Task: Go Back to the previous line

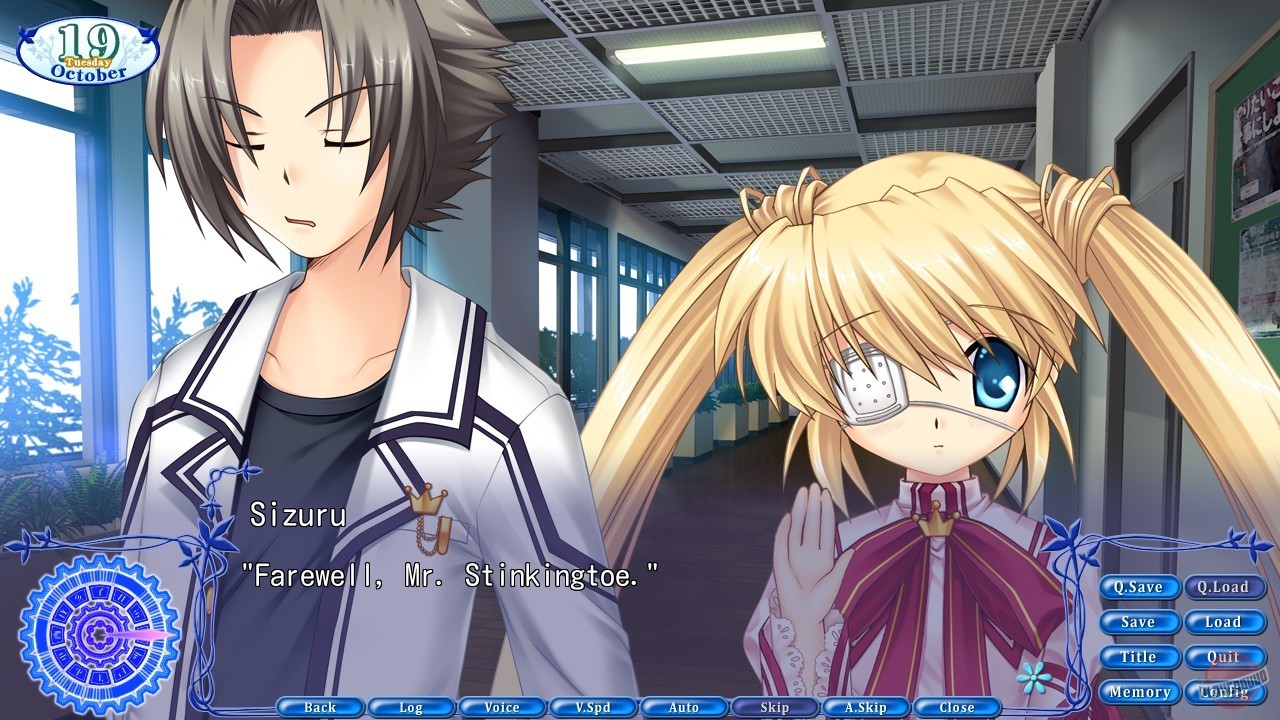Action: [322, 707]
